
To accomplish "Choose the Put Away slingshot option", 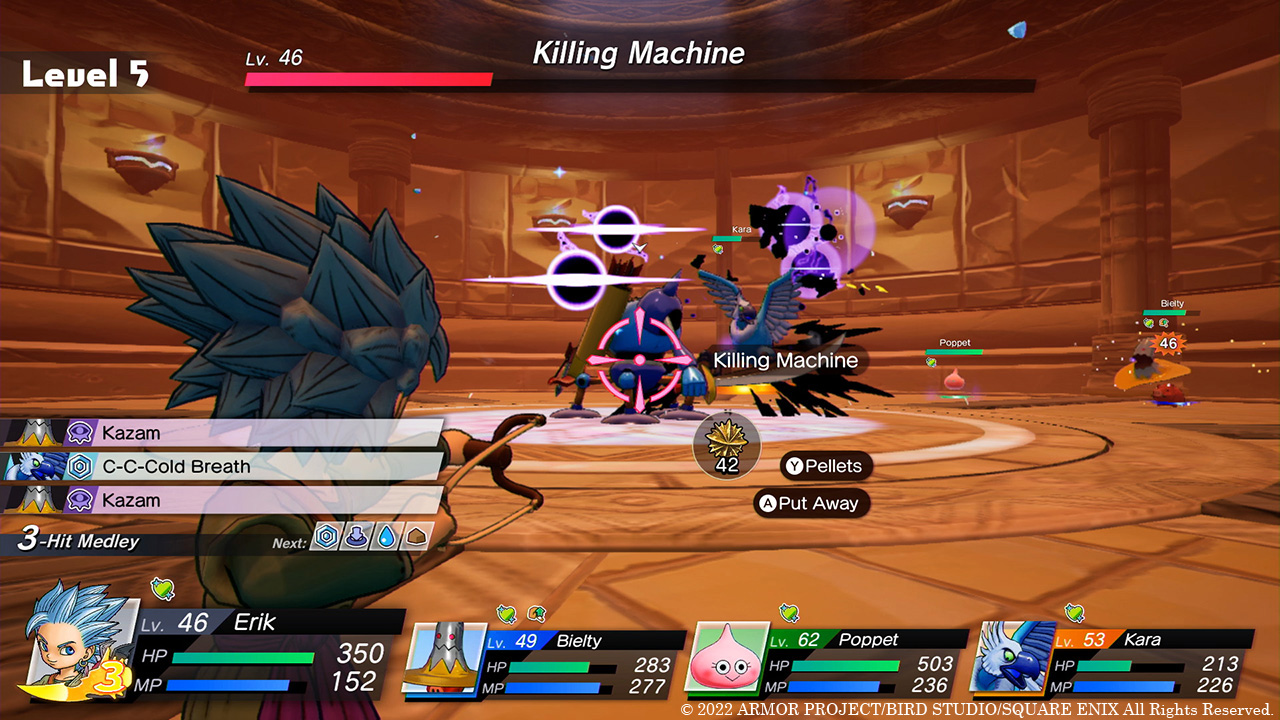I will pyautogui.click(x=810, y=503).
